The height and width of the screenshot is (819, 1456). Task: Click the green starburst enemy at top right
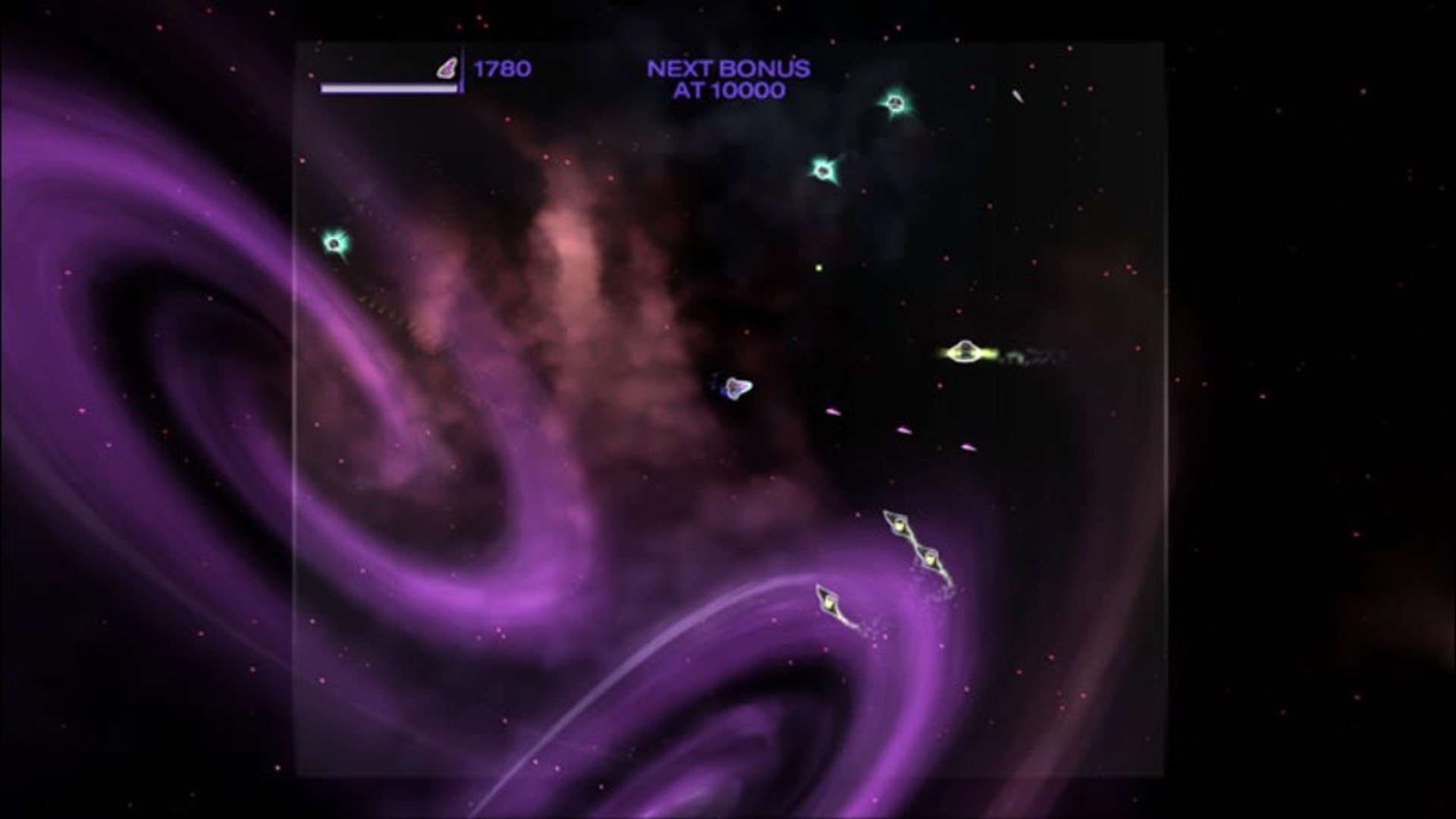pyautogui.click(x=897, y=102)
